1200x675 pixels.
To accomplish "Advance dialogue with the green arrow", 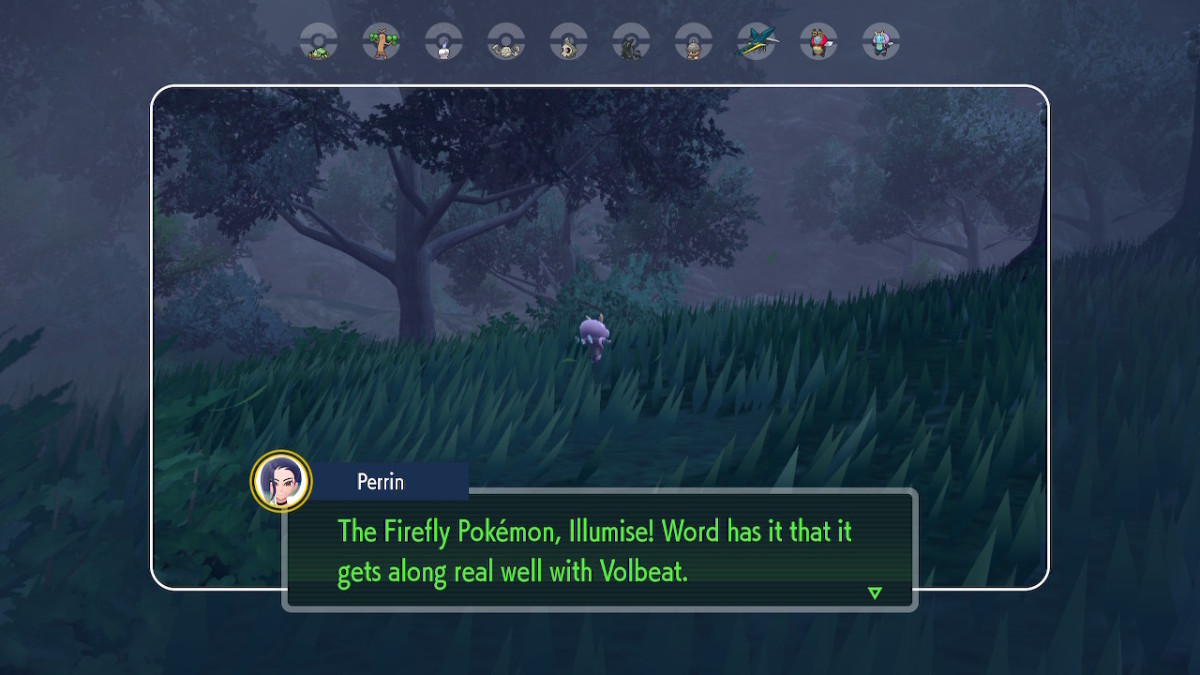I will pos(875,593).
